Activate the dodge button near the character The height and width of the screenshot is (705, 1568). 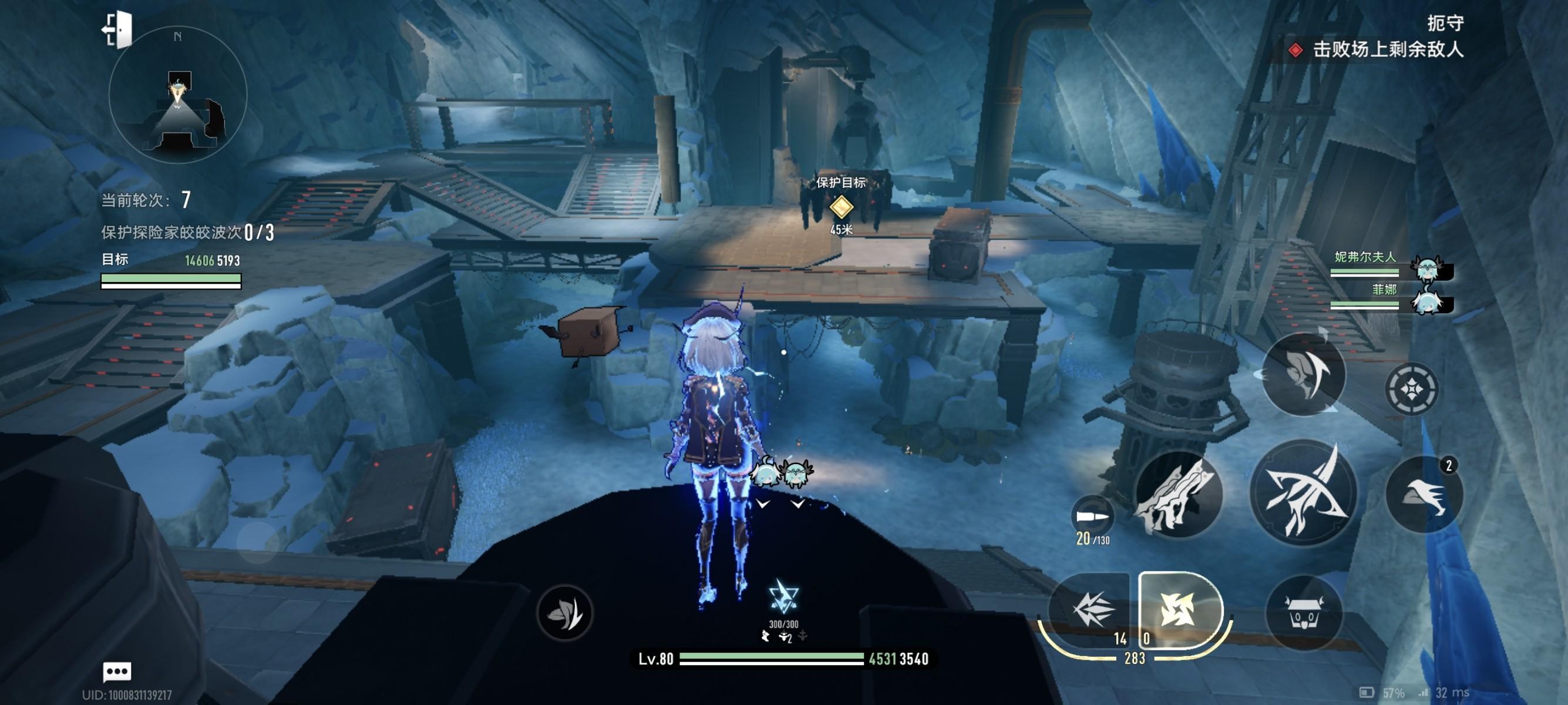564,613
